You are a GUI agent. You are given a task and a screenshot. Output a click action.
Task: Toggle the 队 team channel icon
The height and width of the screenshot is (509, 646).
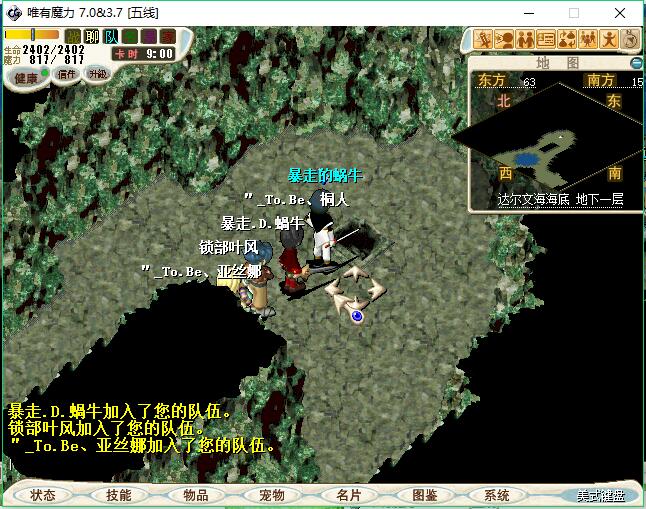(x=111, y=37)
